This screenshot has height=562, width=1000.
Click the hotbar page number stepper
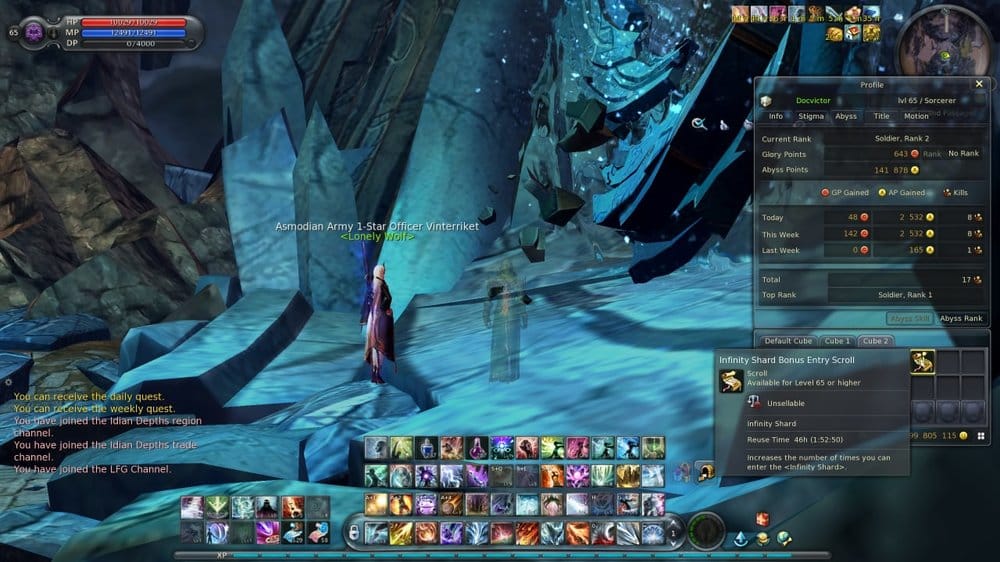click(673, 531)
